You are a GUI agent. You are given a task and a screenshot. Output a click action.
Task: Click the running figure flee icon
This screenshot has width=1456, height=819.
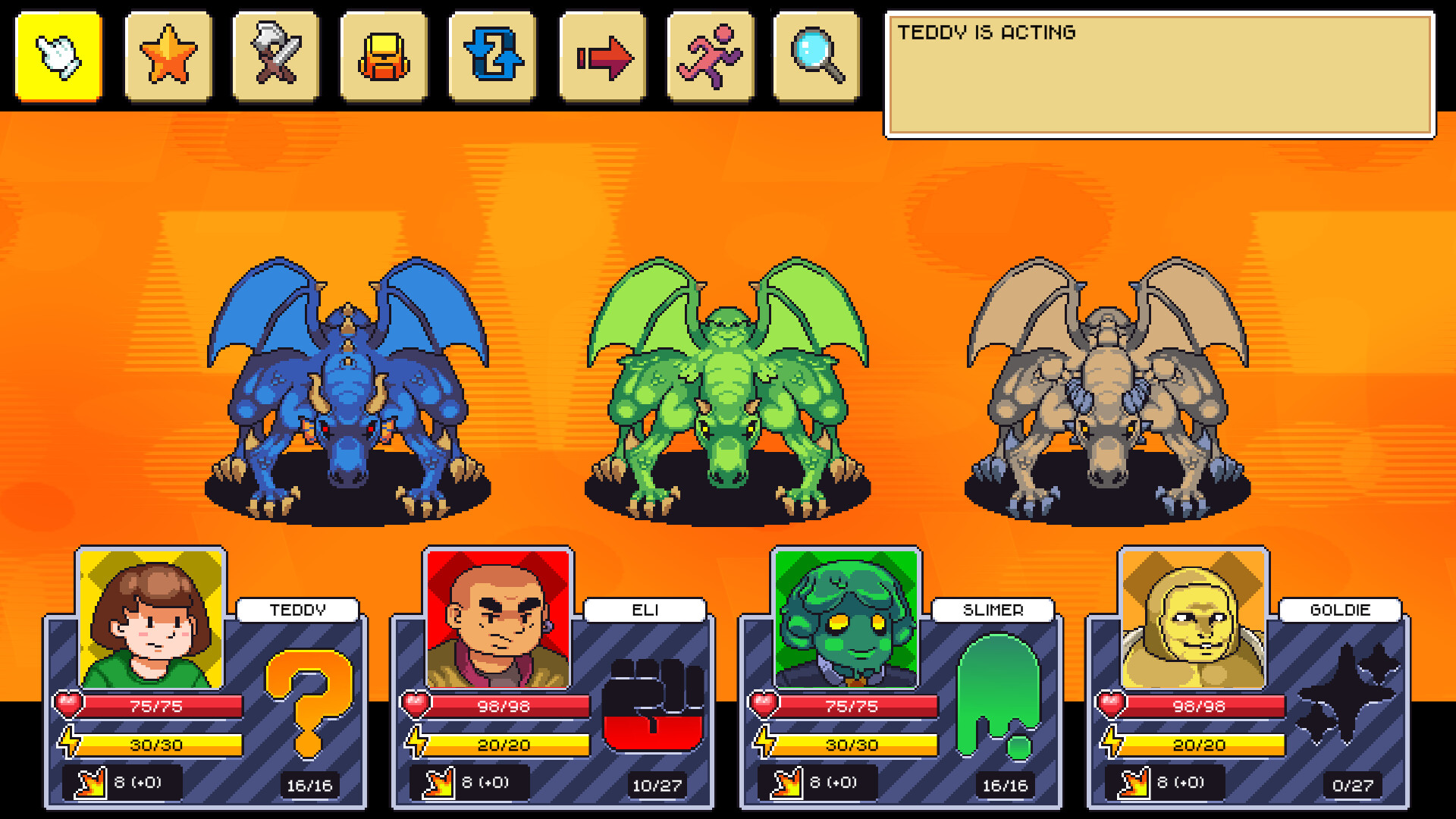709,55
